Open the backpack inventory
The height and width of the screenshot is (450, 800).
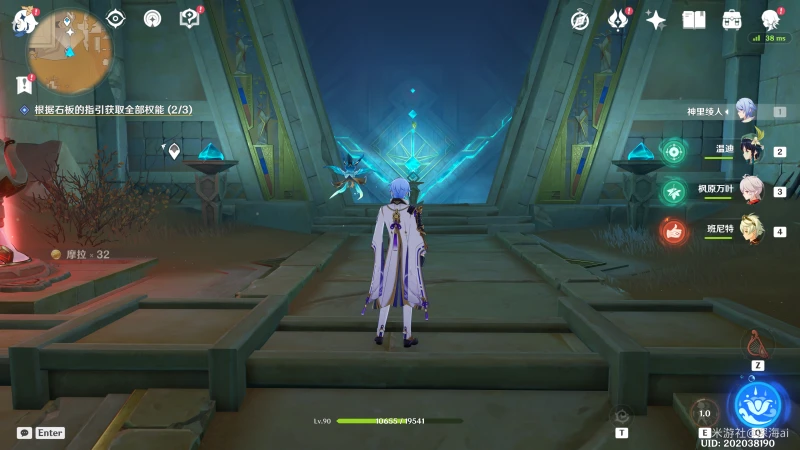(732, 19)
